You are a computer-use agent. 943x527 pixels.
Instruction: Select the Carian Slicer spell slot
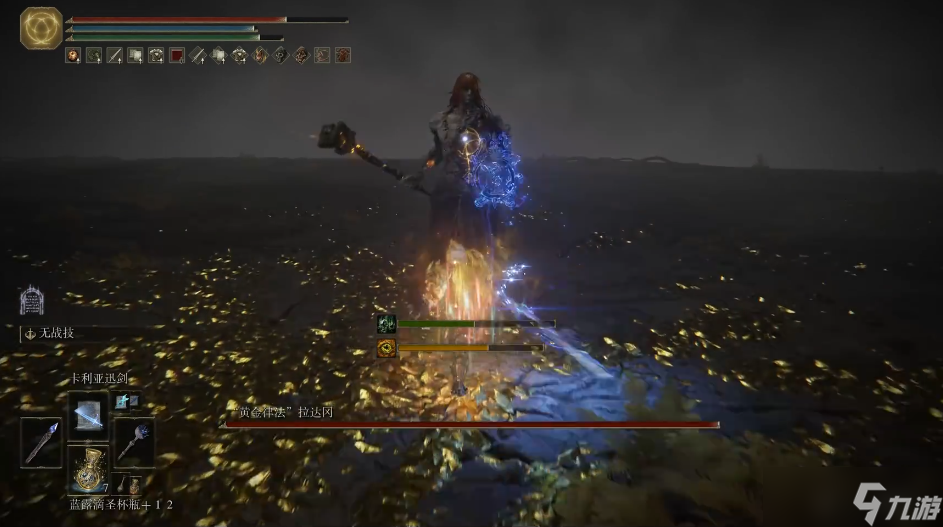(88, 411)
